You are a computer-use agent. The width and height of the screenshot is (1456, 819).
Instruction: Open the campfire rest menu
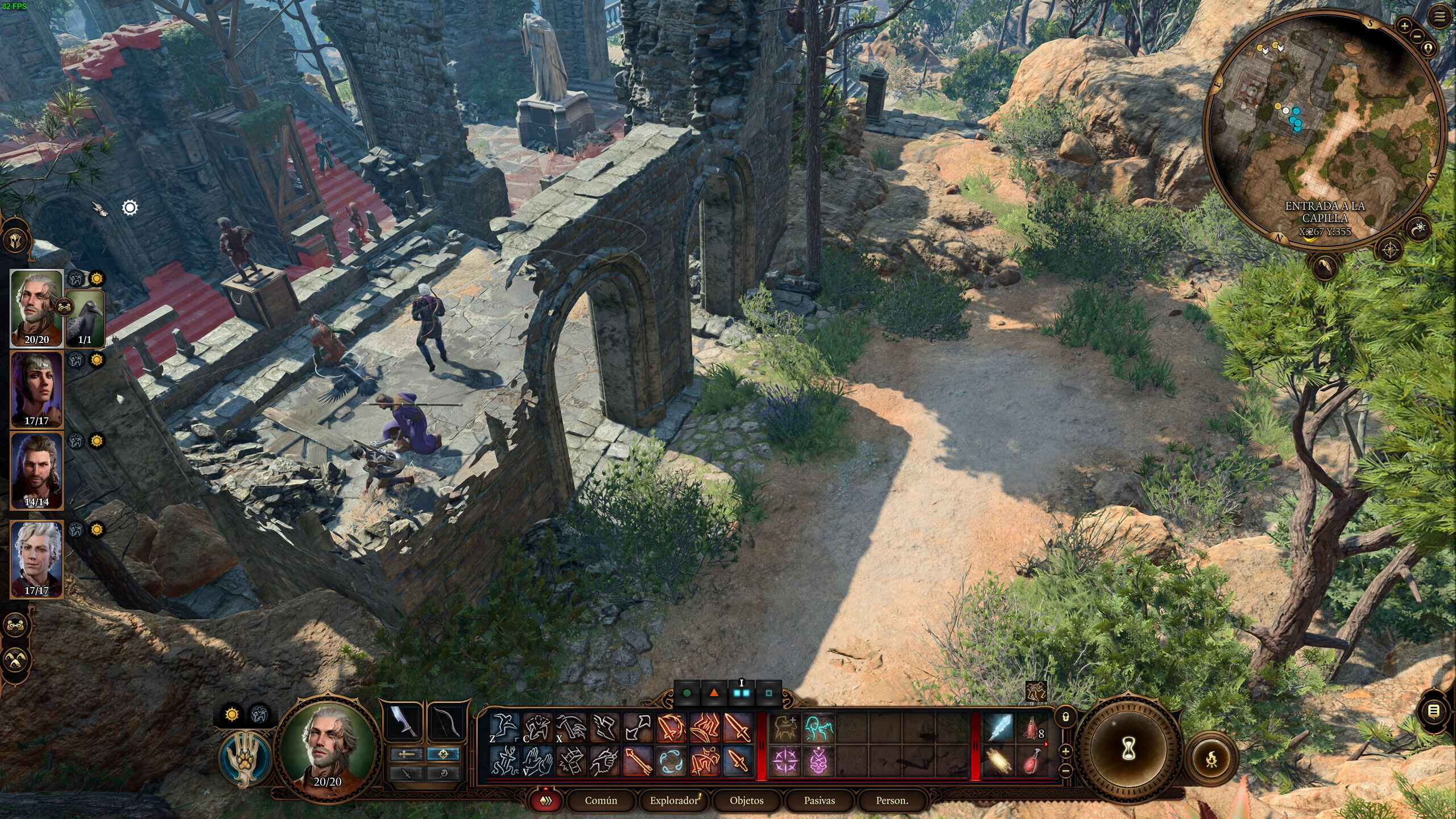click(x=1212, y=759)
